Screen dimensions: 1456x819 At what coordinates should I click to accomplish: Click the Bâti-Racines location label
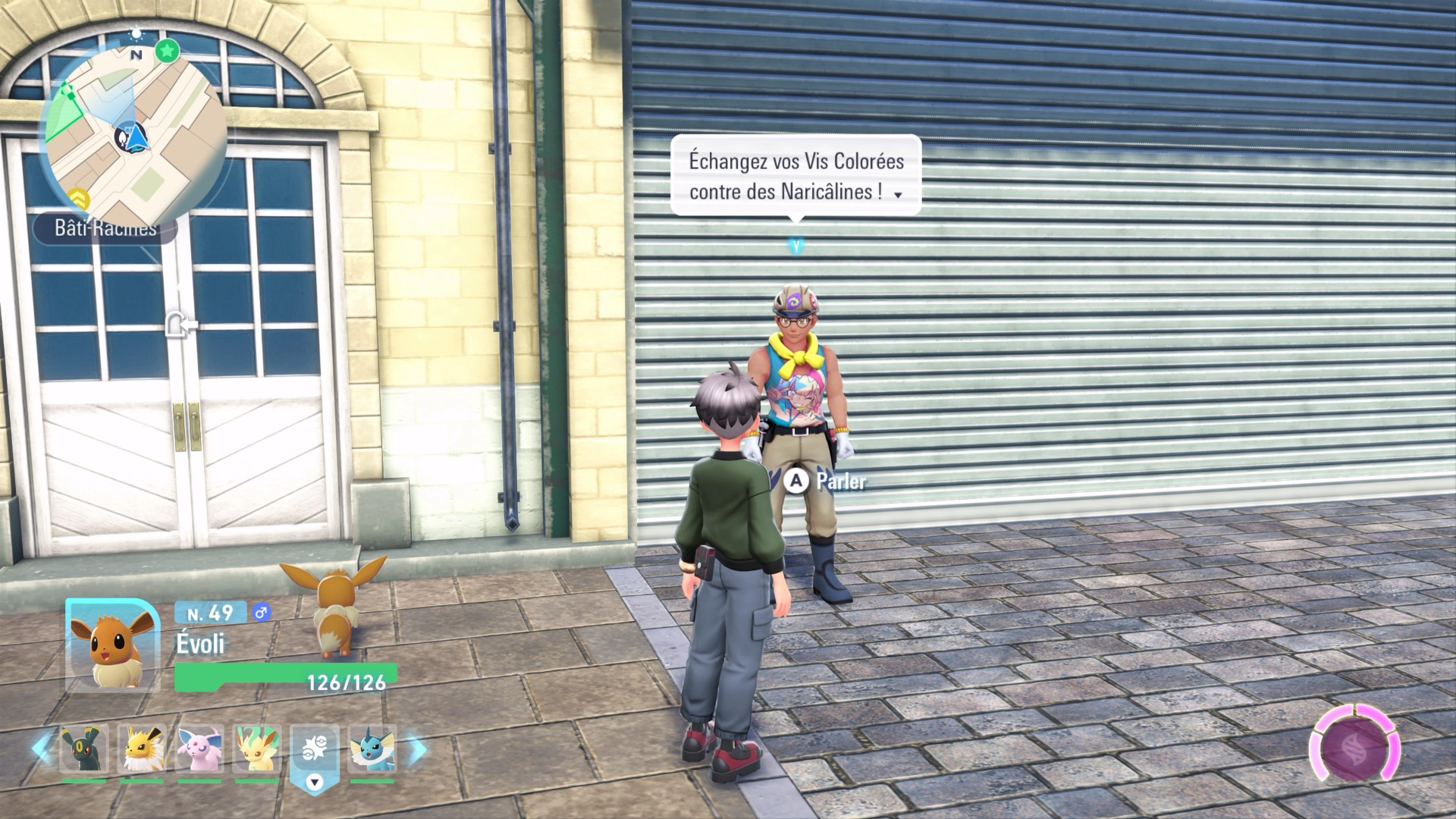105,227
